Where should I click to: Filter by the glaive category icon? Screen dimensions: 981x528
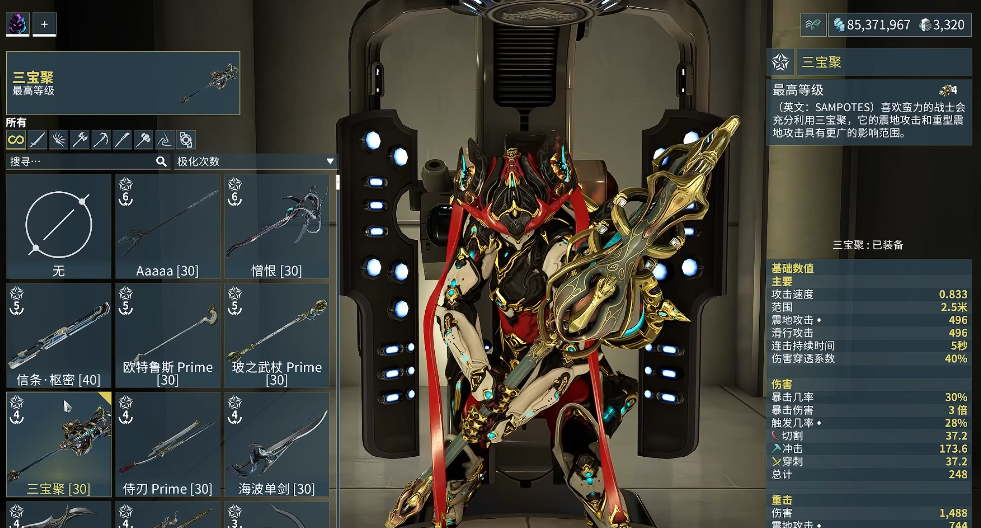[165, 140]
